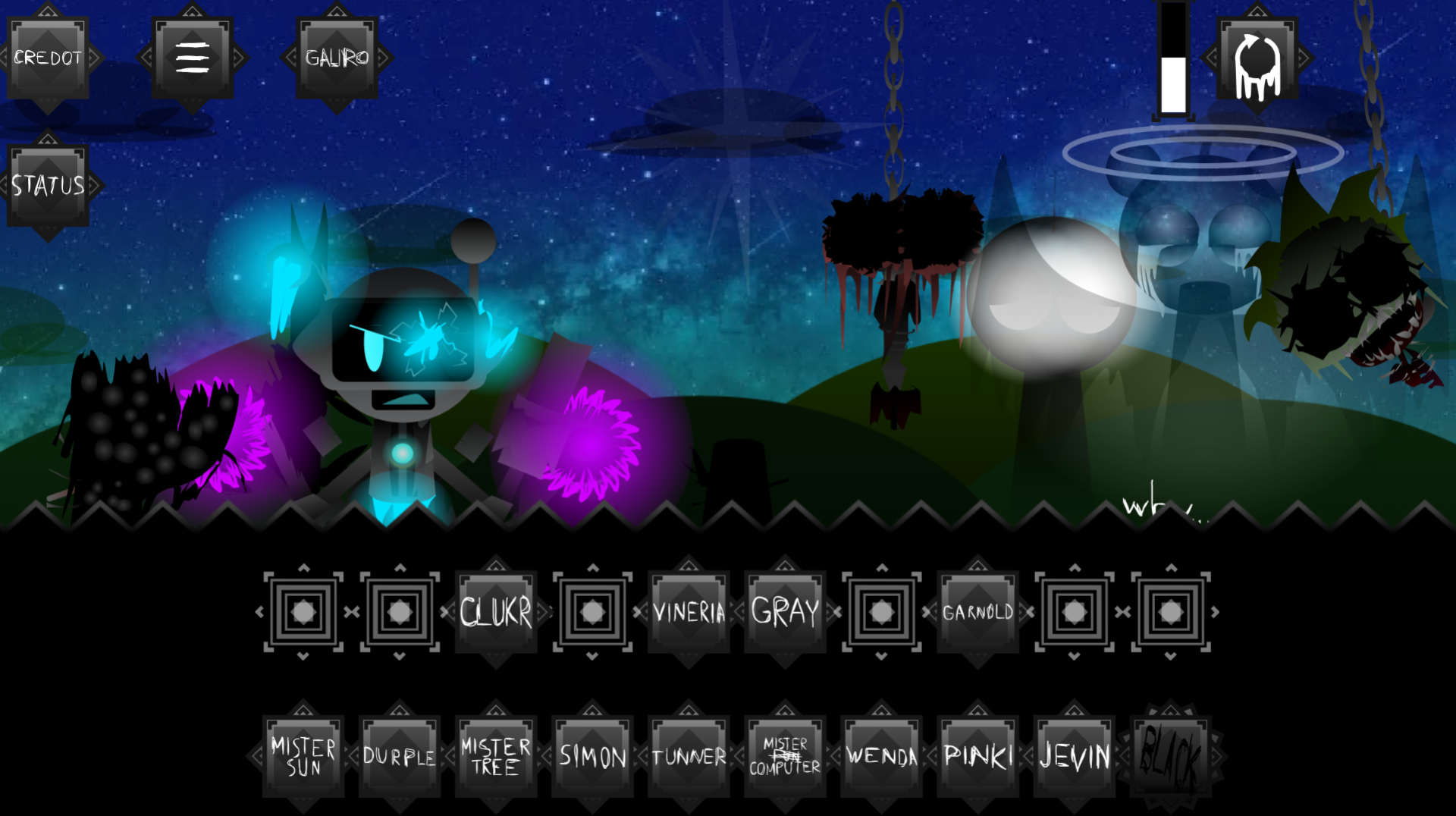Choose the Mister Sun character tile
The width and height of the screenshot is (1456, 816).
pos(303,756)
